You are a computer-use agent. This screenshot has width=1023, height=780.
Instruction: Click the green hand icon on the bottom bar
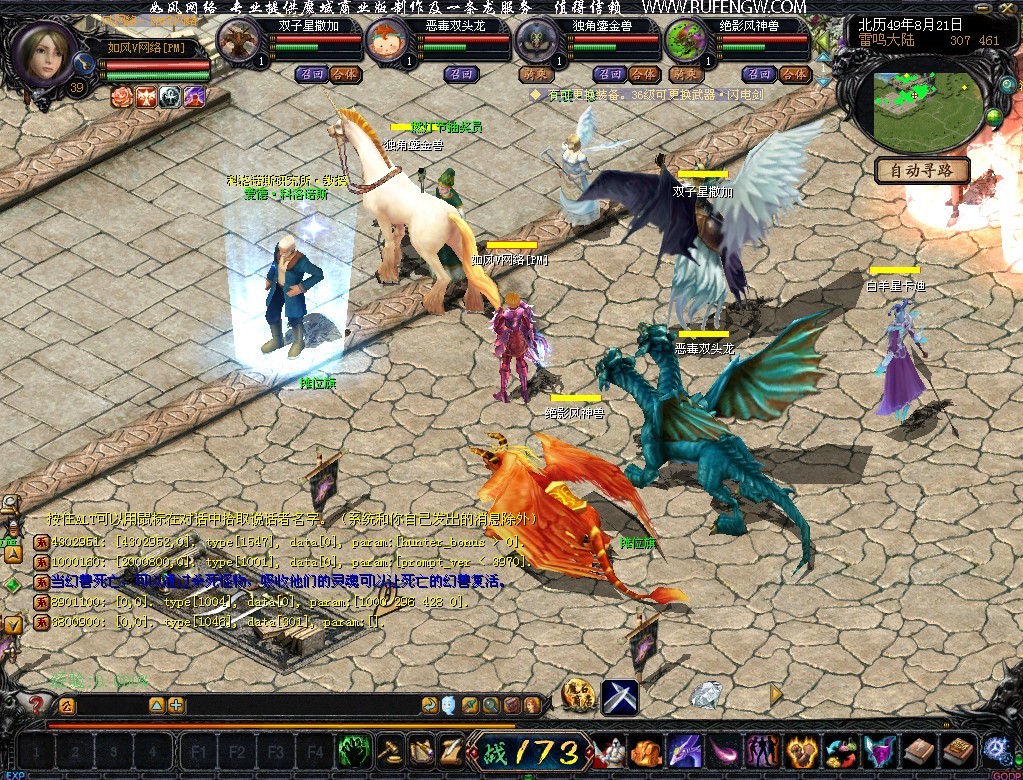(355, 750)
